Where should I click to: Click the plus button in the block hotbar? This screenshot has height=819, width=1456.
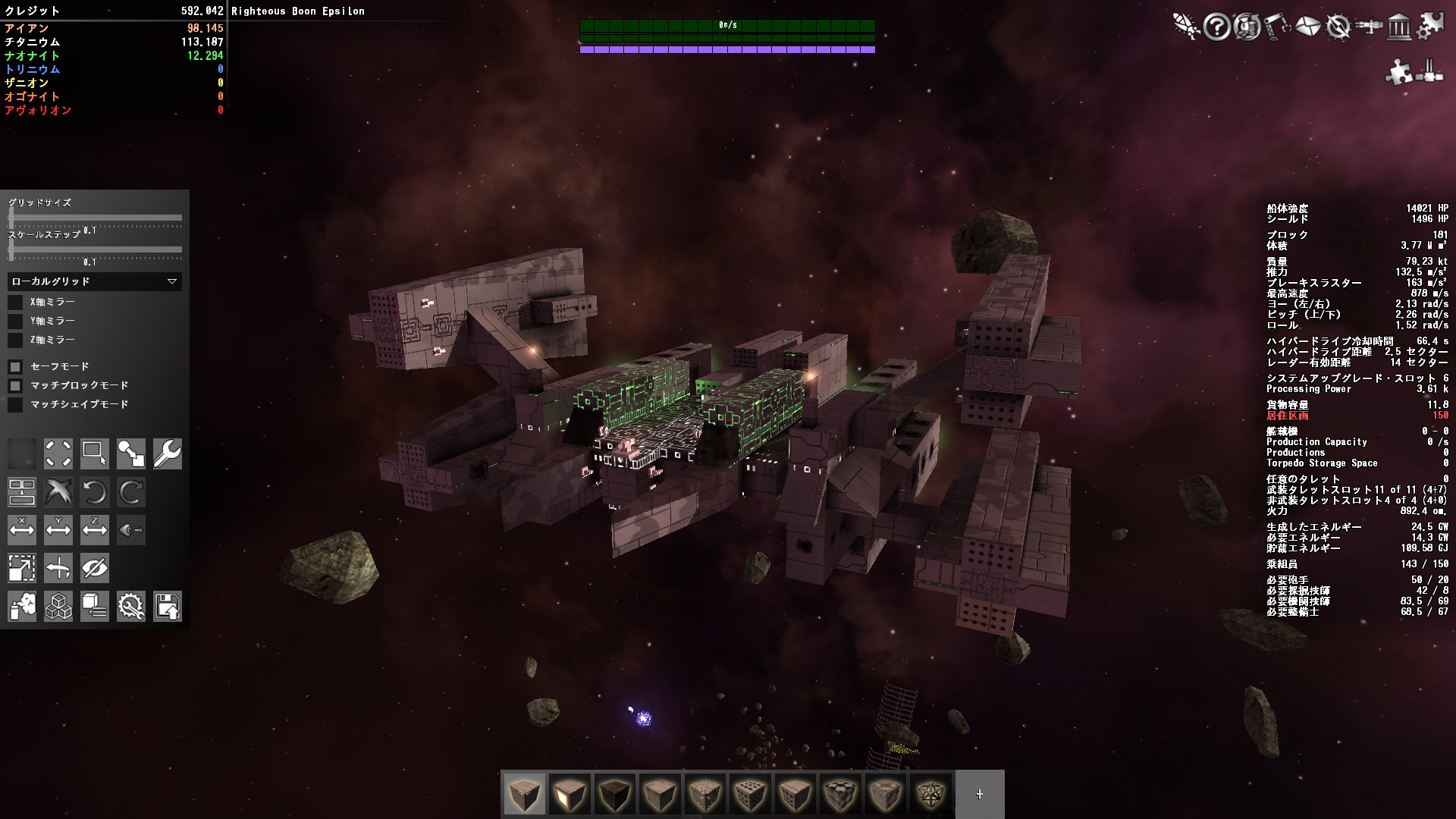pyautogui.click(x=978, y=794)
